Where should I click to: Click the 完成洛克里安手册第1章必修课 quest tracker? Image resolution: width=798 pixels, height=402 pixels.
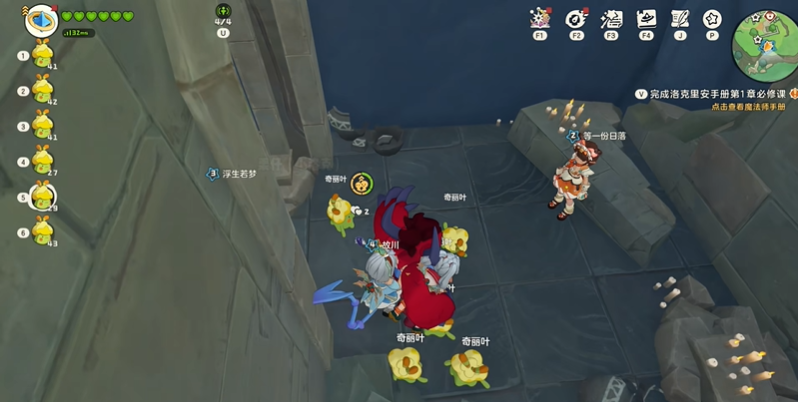pyautogui.click(x=710, y=93)
